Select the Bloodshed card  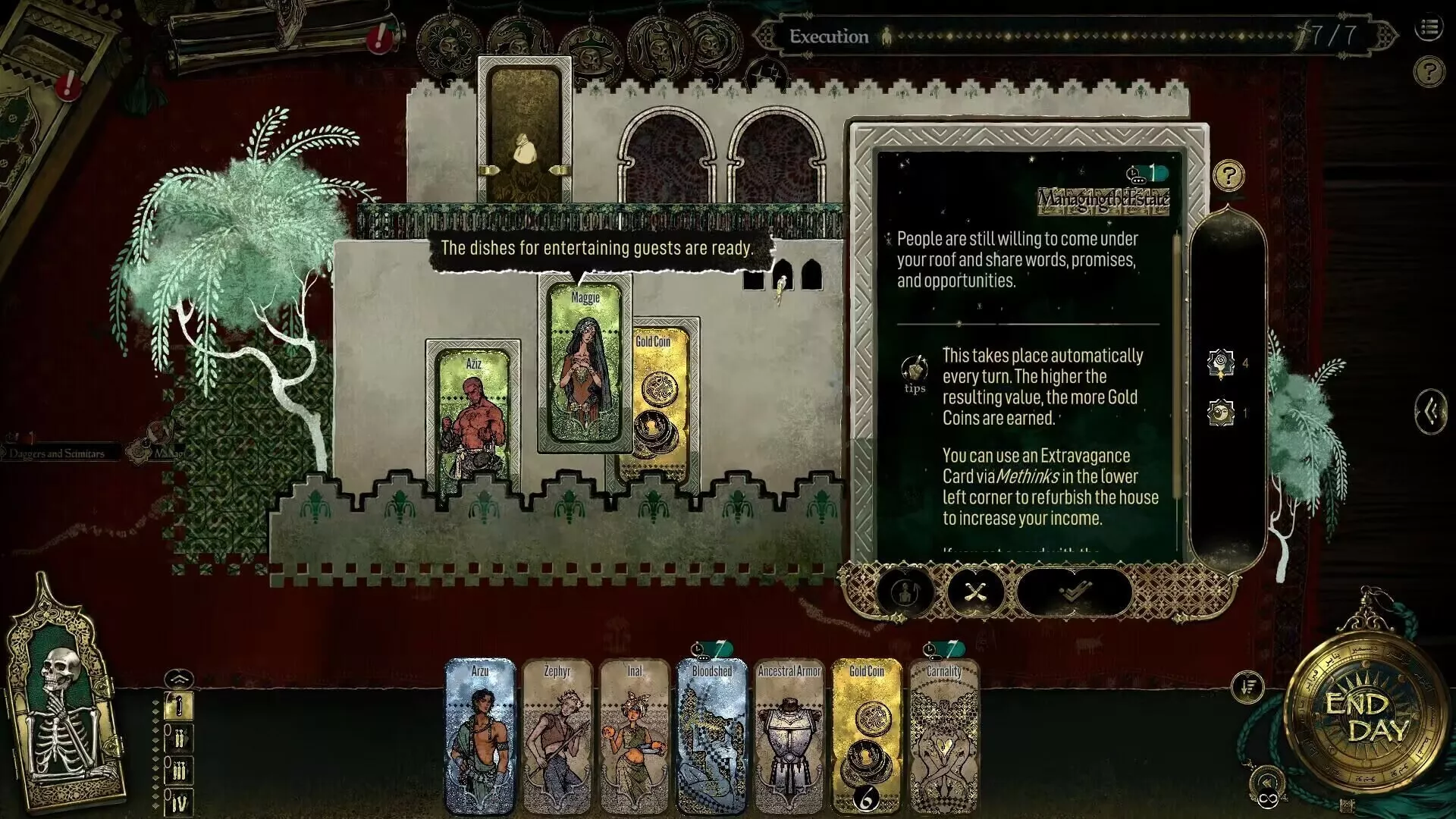[712, 736]
